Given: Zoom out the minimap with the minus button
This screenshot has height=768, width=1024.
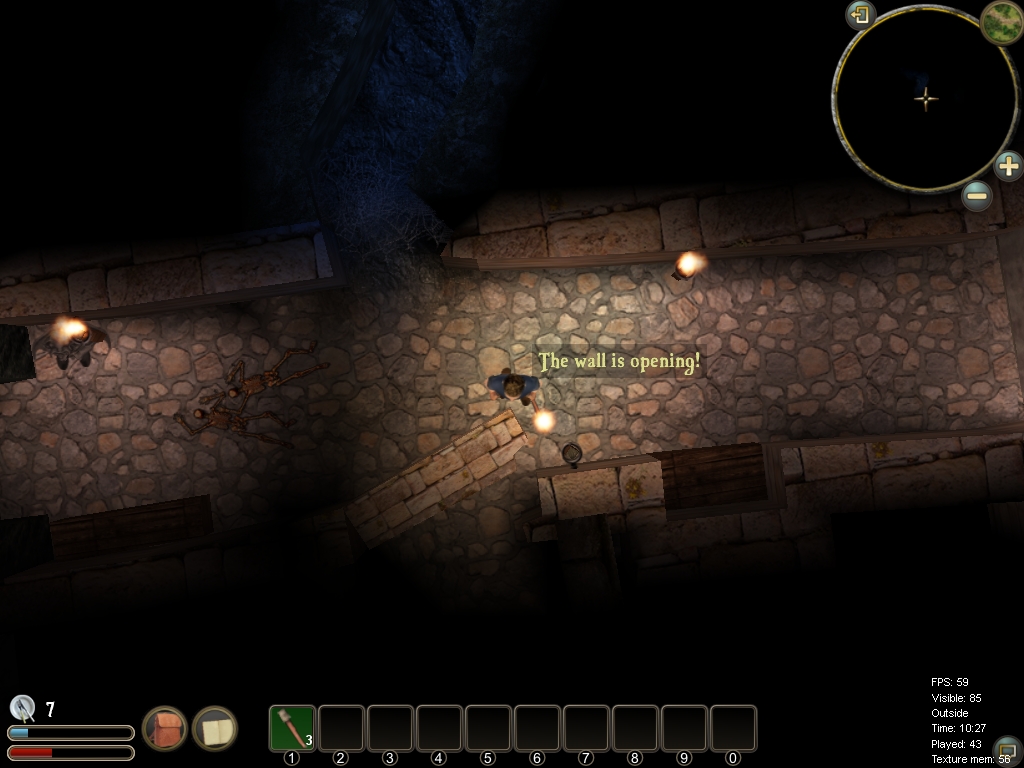Looking at the screenshot, I should [977, 196].
